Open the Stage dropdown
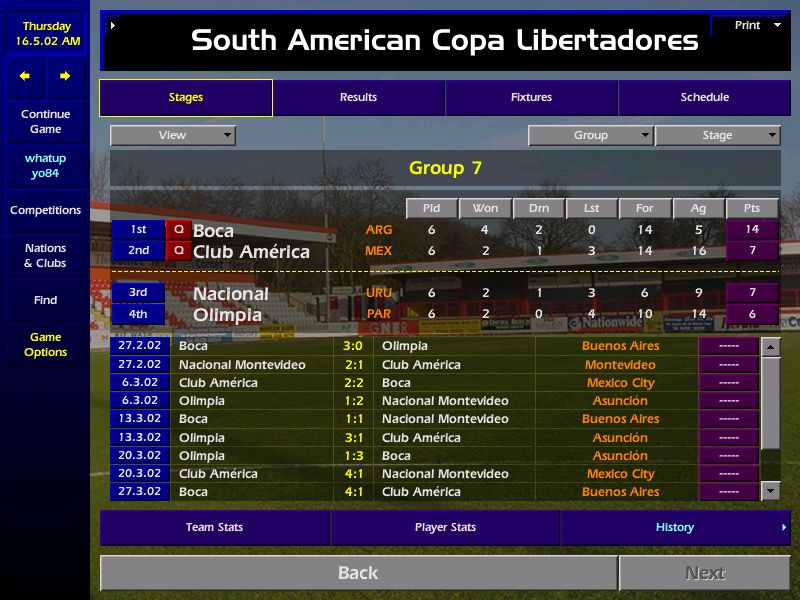 pyautogui.click(x=717, y=135)
